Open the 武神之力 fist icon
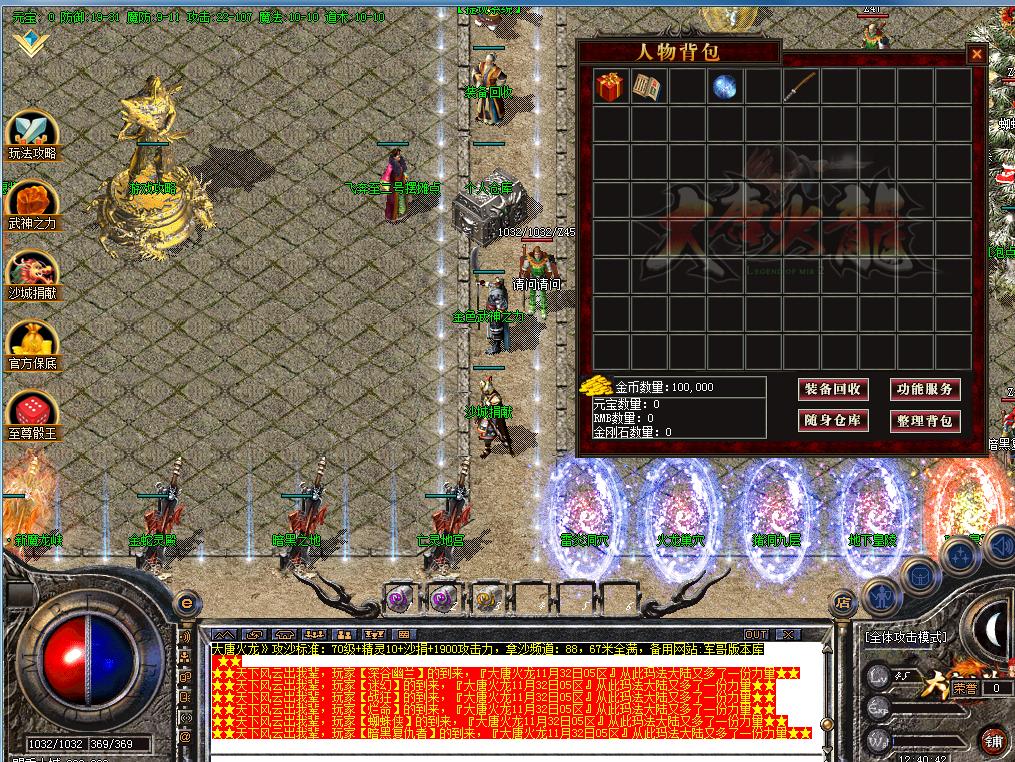Screen dimensions: 1015x762 pyautogui.click(x=32, y=205)
